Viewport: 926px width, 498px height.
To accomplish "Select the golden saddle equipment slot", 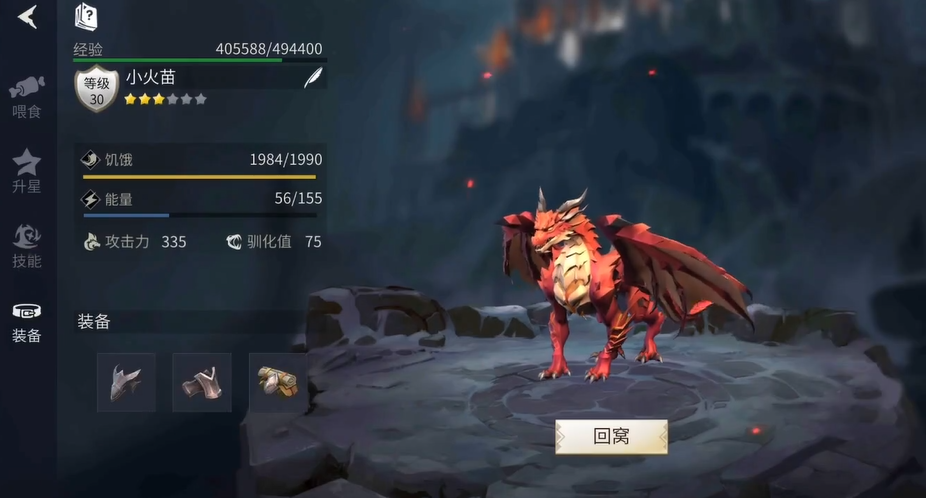I will click(x=278, y=382).
